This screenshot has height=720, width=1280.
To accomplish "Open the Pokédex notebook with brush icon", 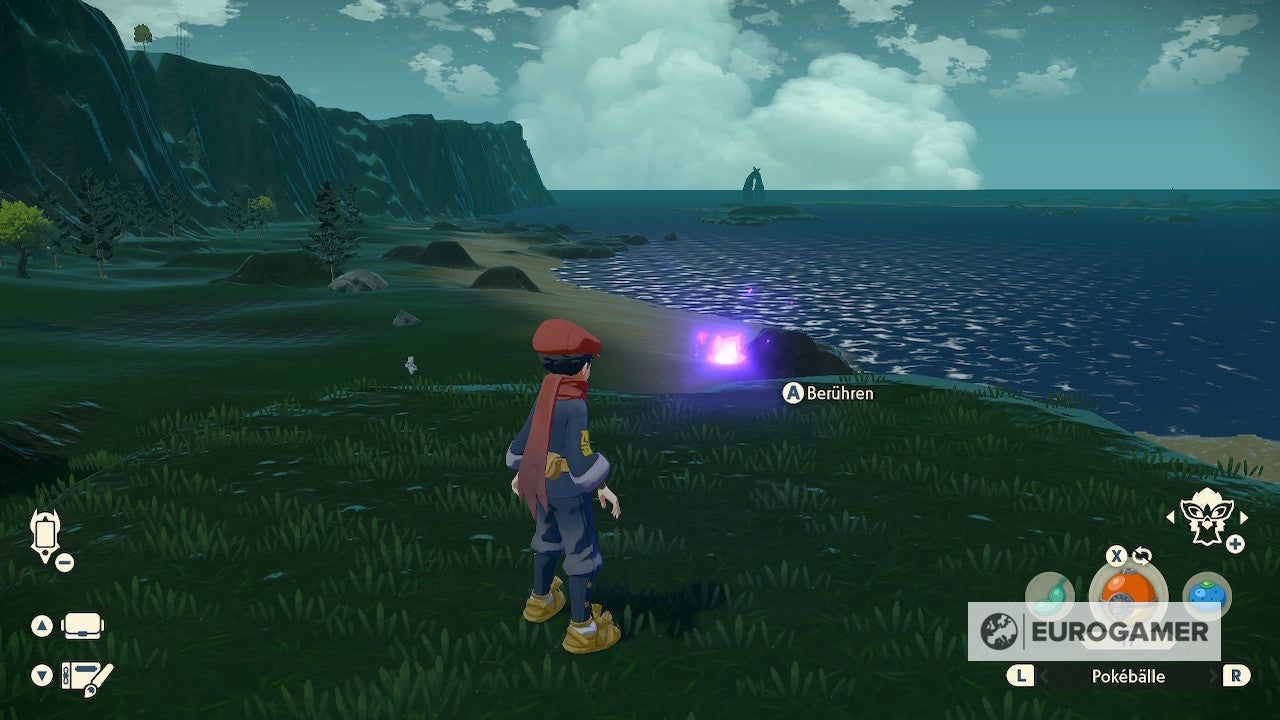I will (88, 676).
